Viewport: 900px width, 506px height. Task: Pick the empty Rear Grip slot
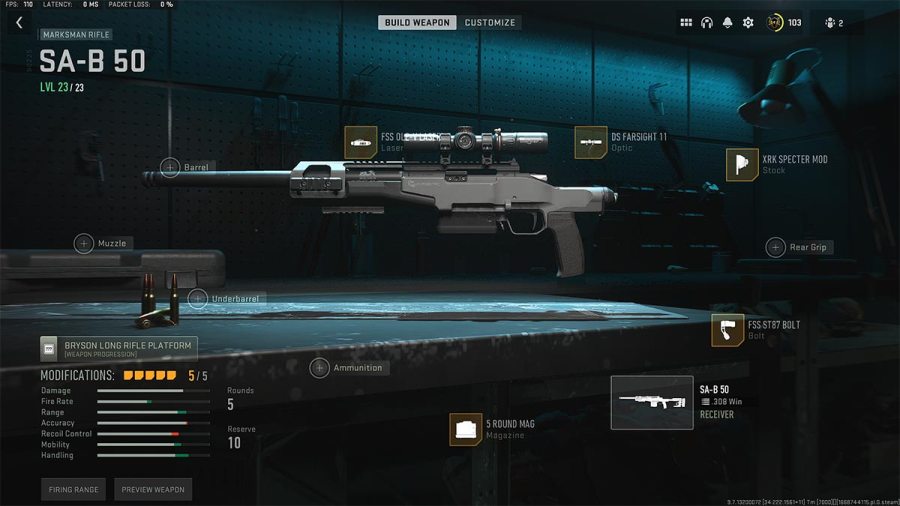click(776, 247)
